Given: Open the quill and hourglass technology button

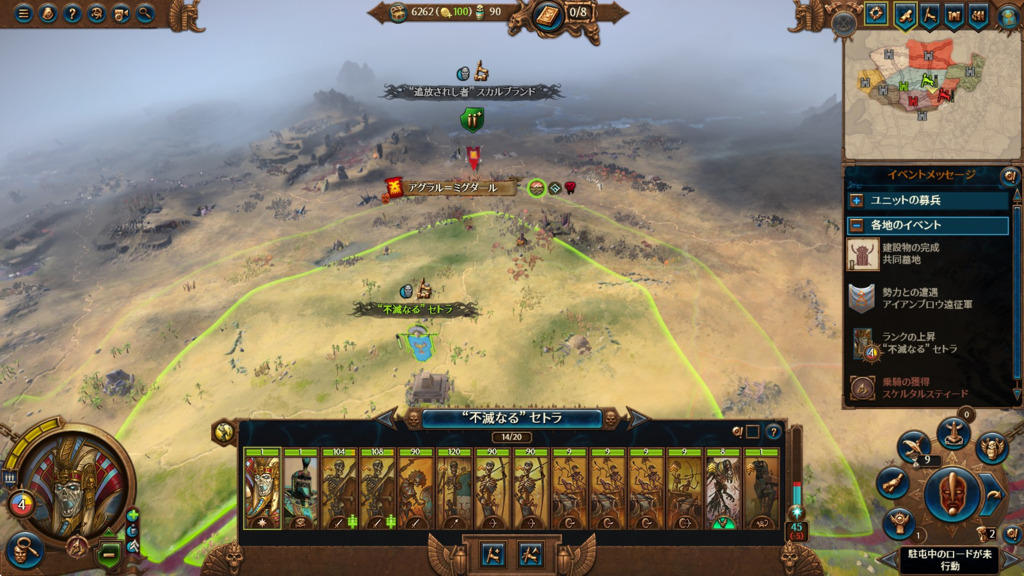Looking at the screenshot, I should (x=913, y=448).
